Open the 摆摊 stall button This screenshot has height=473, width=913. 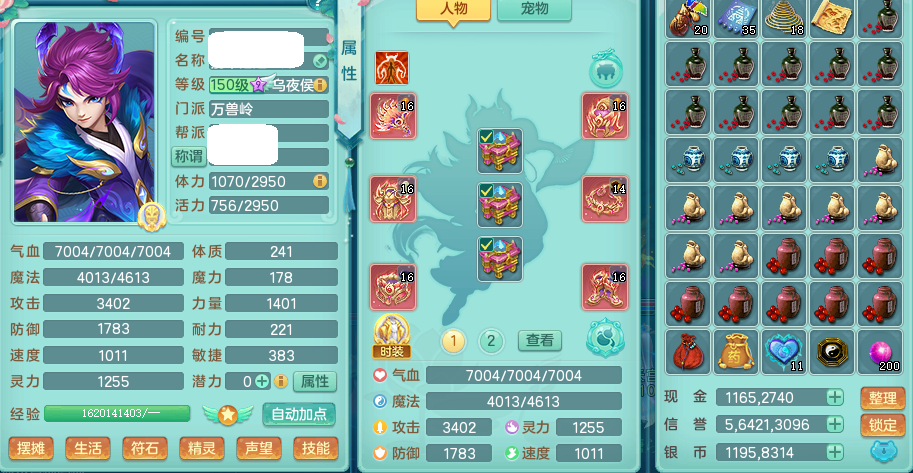tap(30, 448)
